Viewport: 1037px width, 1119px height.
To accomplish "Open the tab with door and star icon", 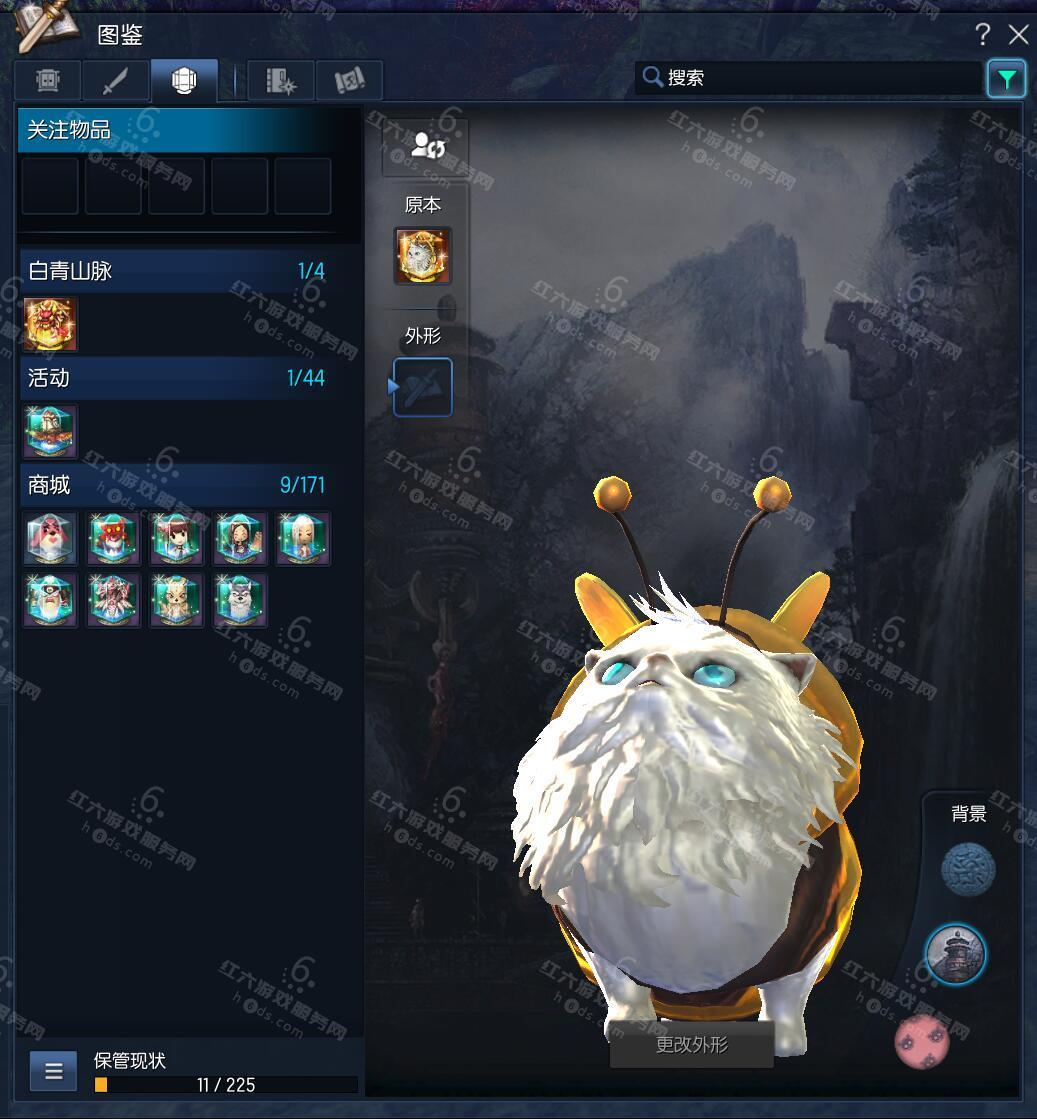I will click(281, 81).
